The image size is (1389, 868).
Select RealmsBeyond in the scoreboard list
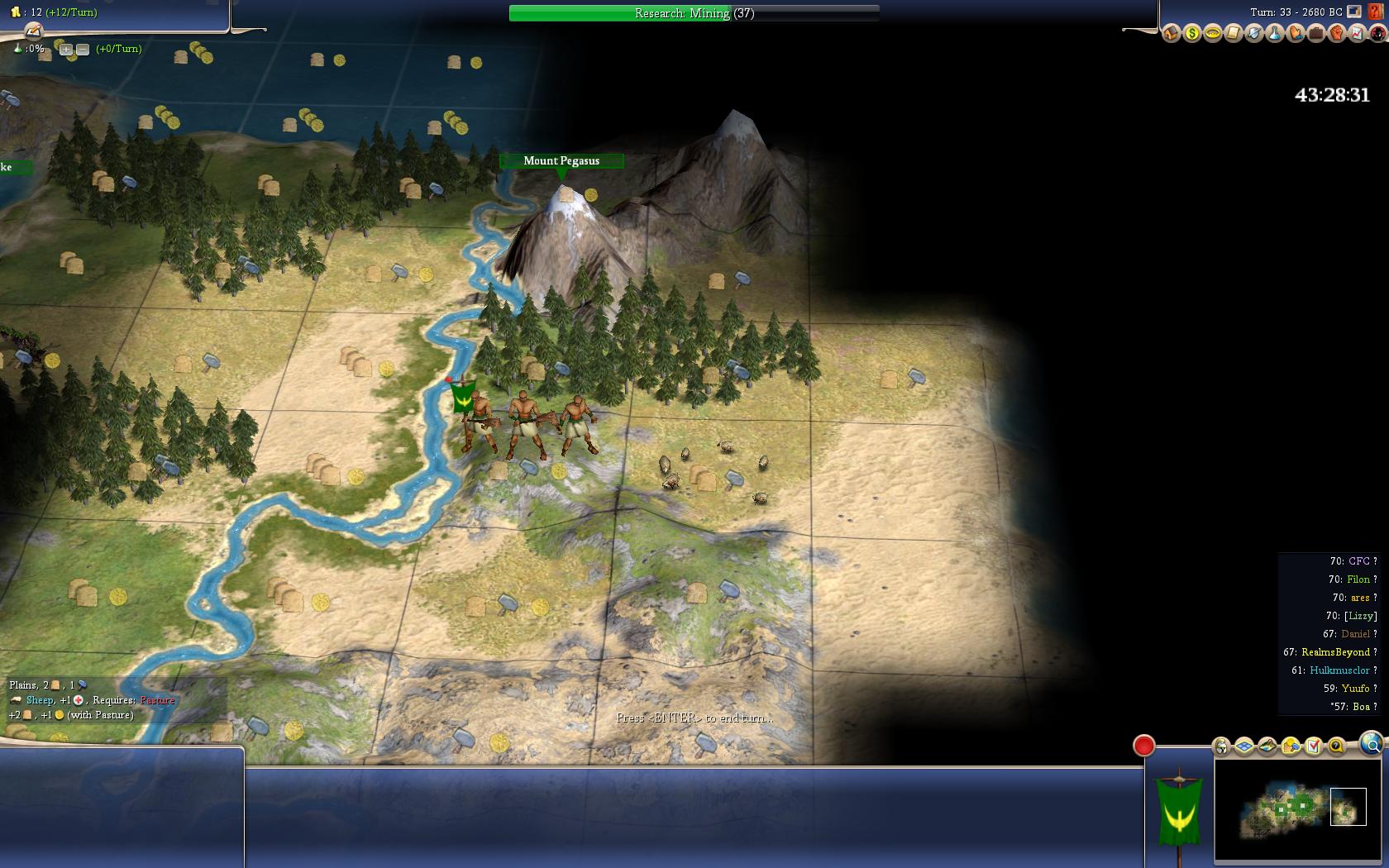click(x=1335, y=652)
